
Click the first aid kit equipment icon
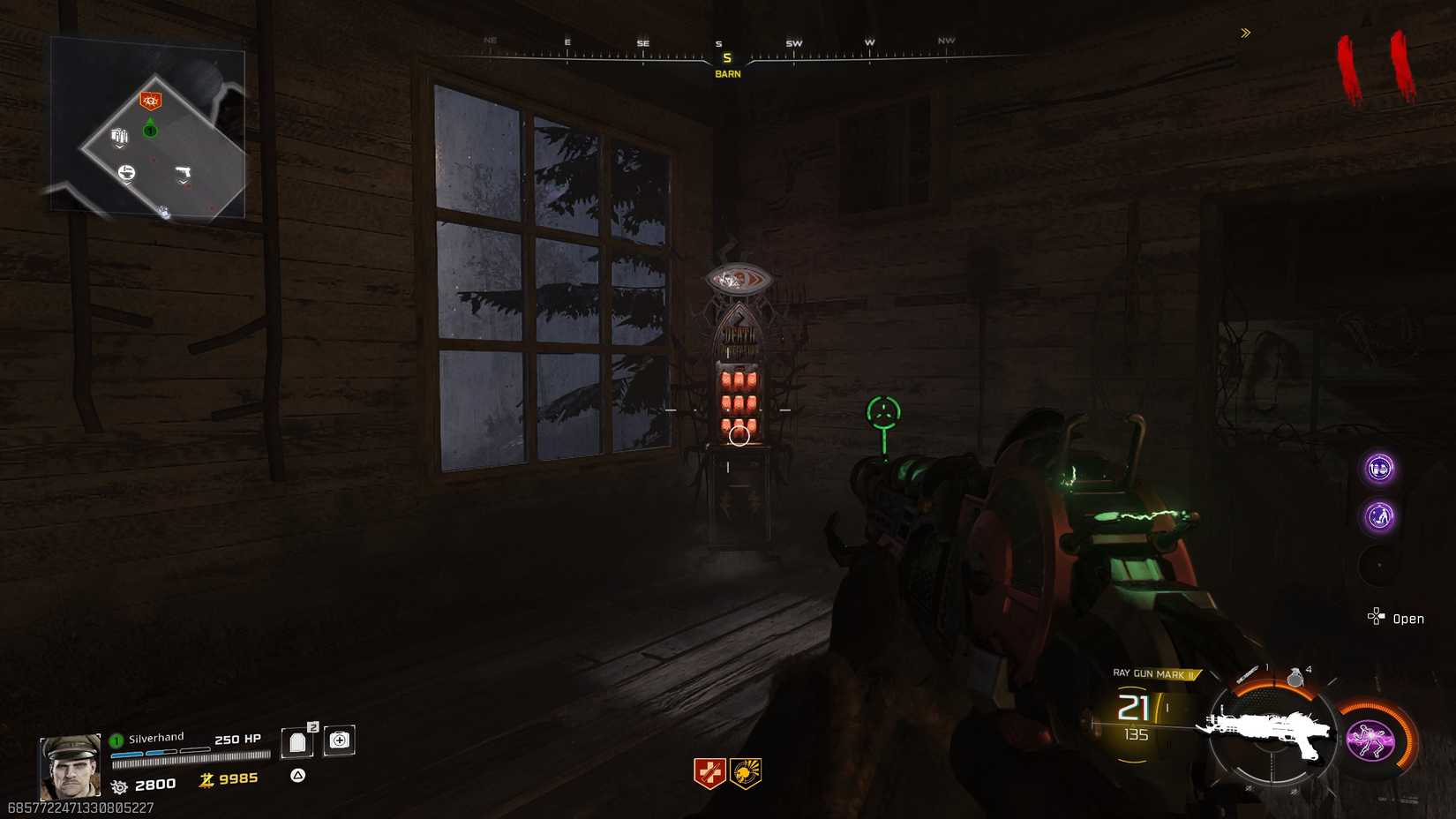coord(339,741)
